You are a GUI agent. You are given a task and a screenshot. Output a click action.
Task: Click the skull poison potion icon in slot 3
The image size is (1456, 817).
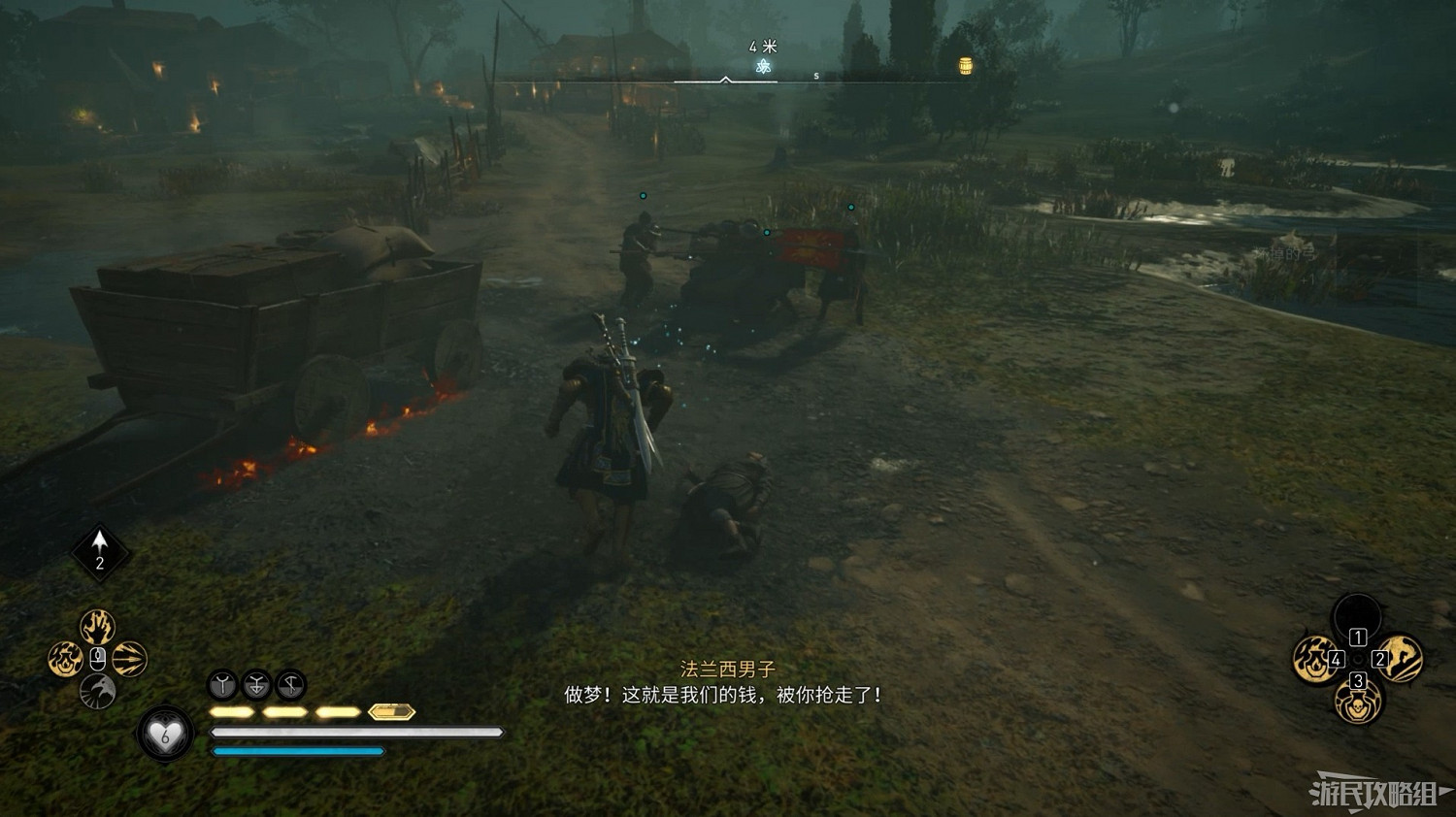tap(1358, 704)
